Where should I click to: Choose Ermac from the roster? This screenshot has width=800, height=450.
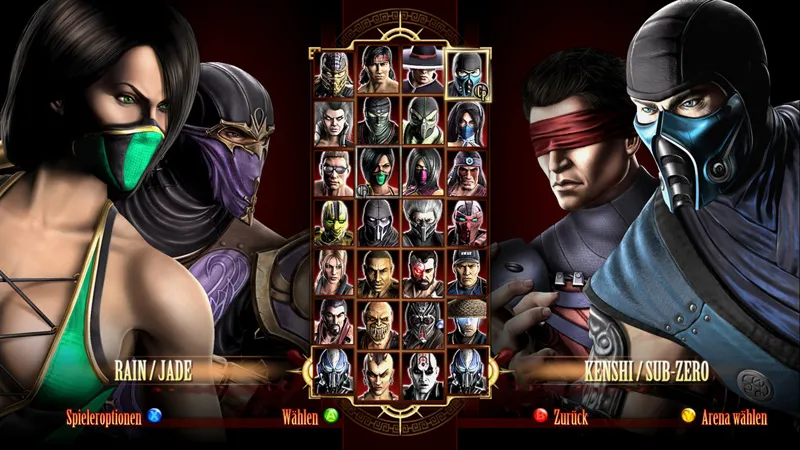(x=377, y=122)
